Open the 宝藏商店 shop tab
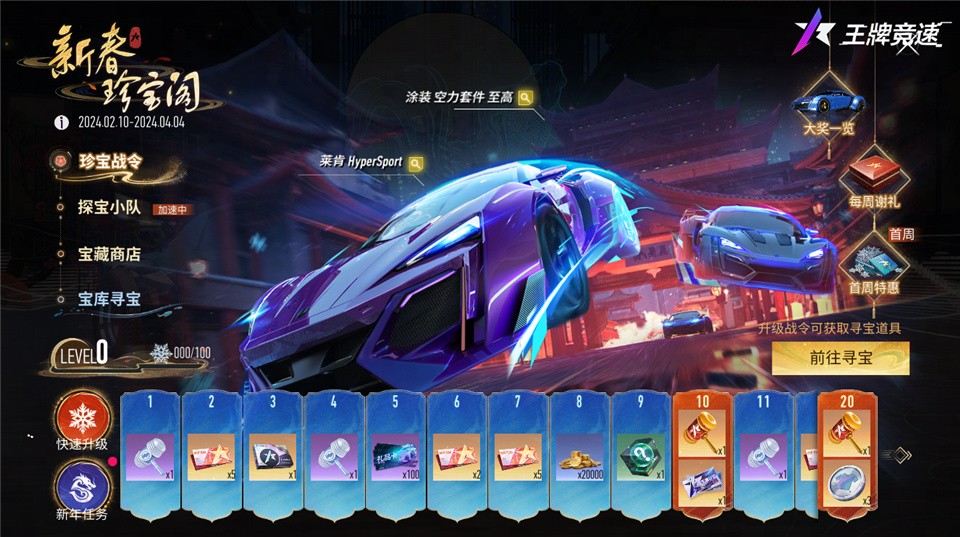This screenshot has width=960, height=537. [108, 254]
